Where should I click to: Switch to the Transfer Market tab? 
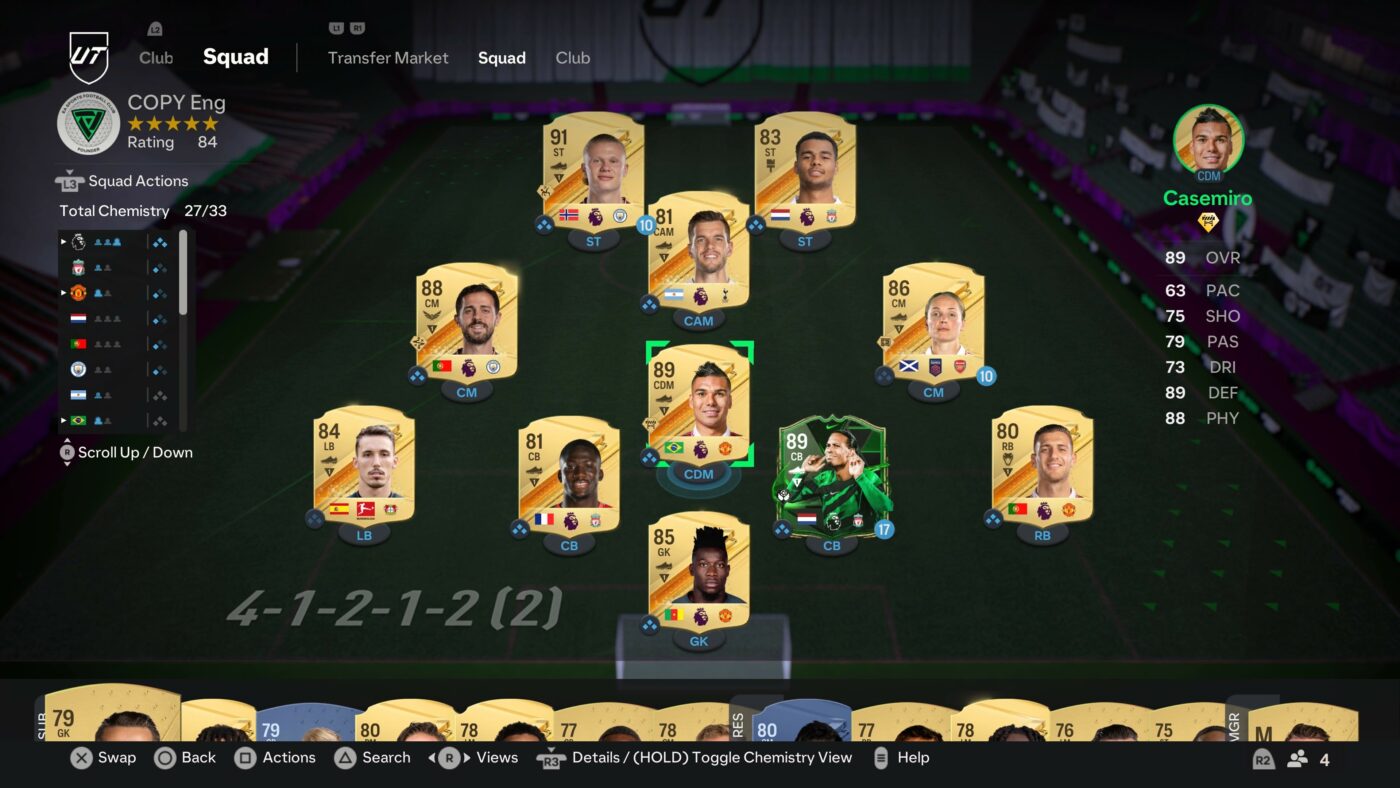(388, 58)
